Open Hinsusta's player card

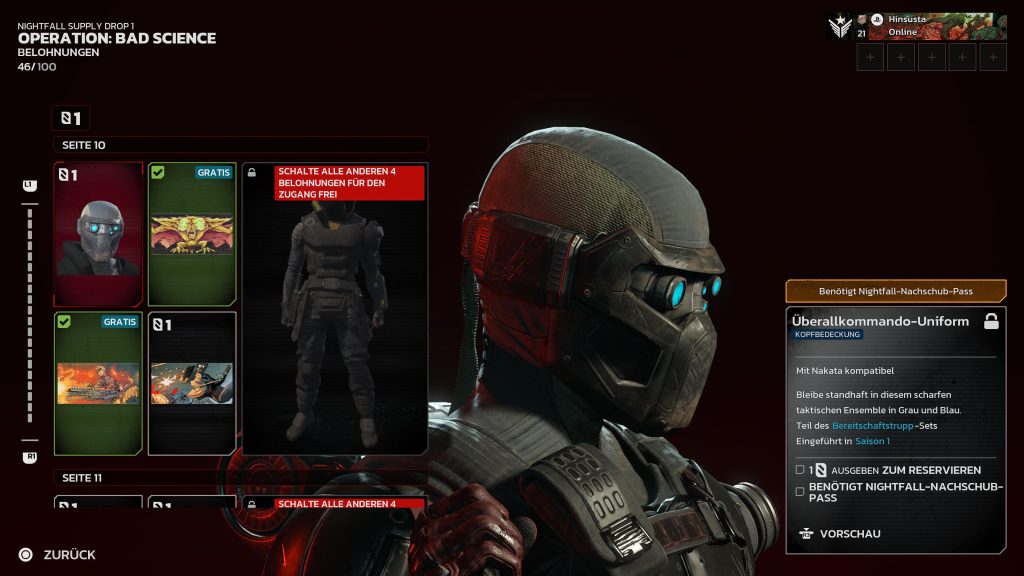pos(935,26)
